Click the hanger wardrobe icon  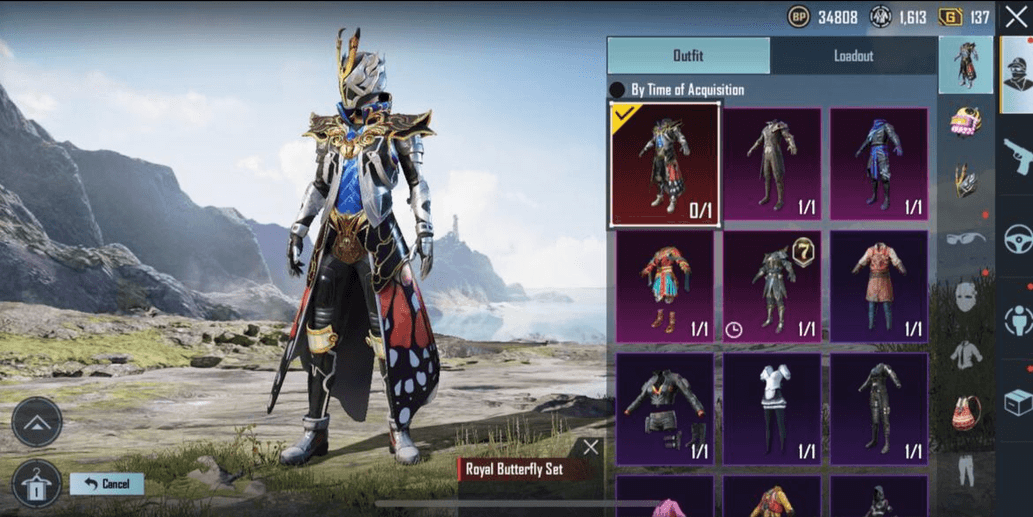[36, 484]
